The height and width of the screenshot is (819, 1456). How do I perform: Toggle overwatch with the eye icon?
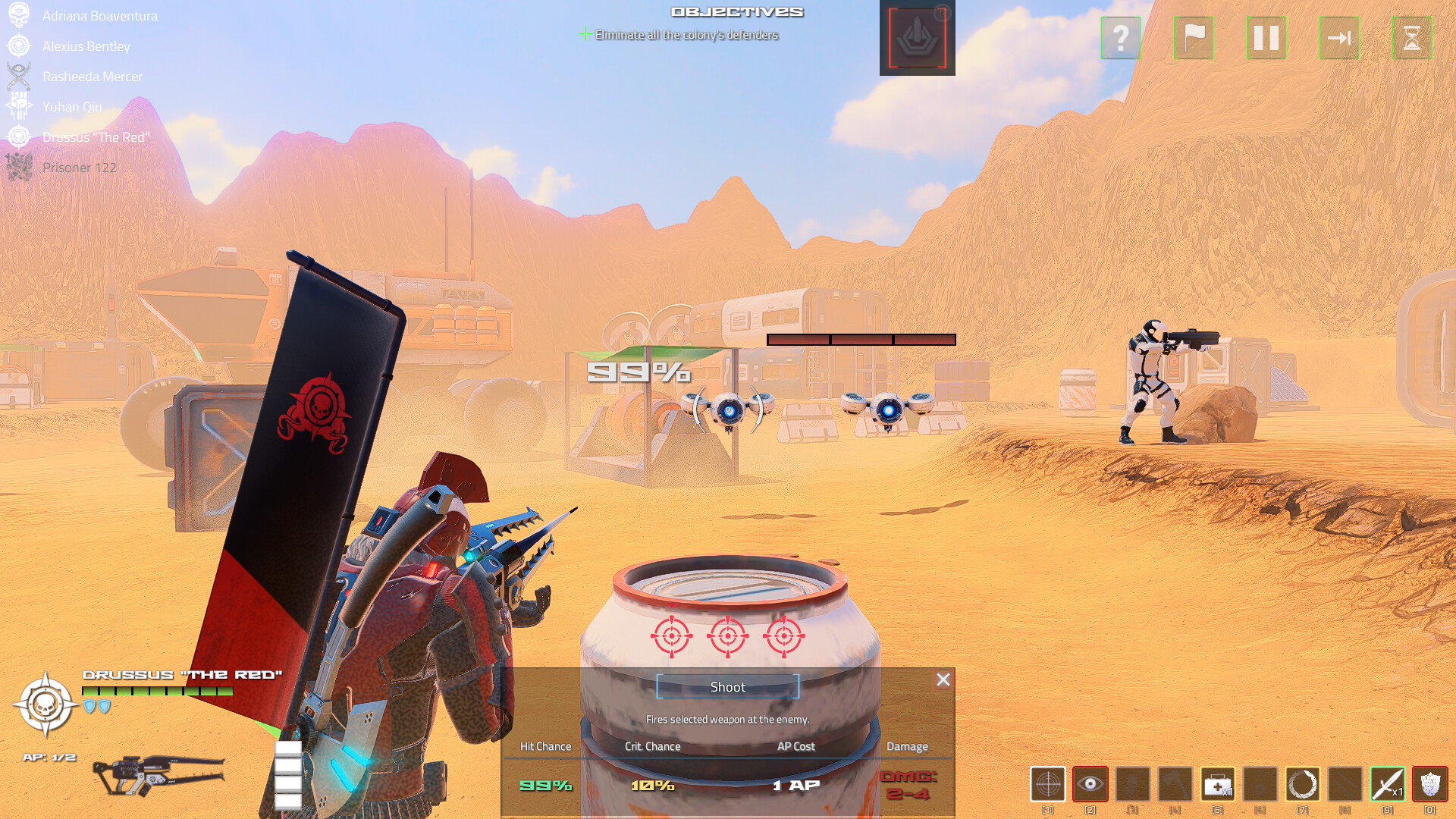click(x=1090, y=786)
